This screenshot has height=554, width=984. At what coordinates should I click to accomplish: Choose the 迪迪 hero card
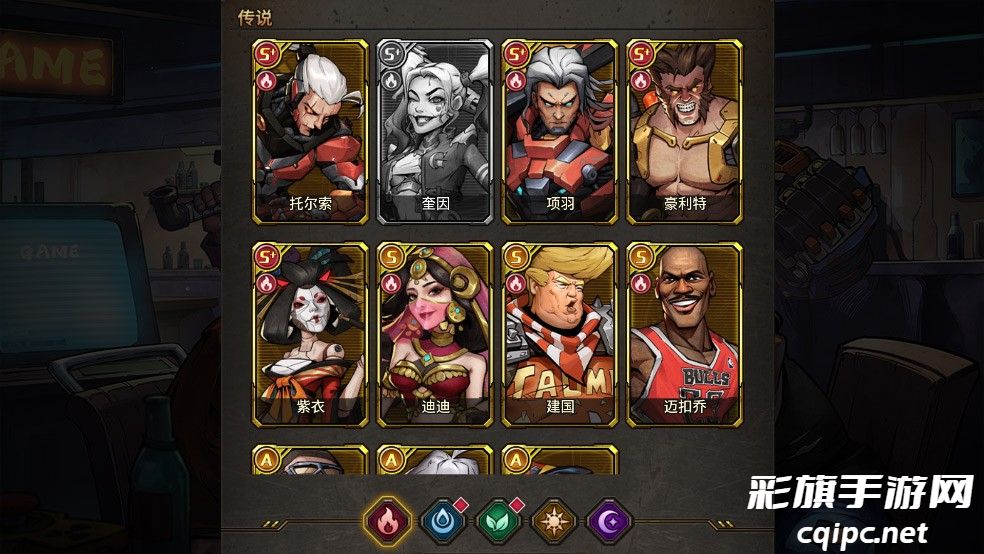point(434,334)
